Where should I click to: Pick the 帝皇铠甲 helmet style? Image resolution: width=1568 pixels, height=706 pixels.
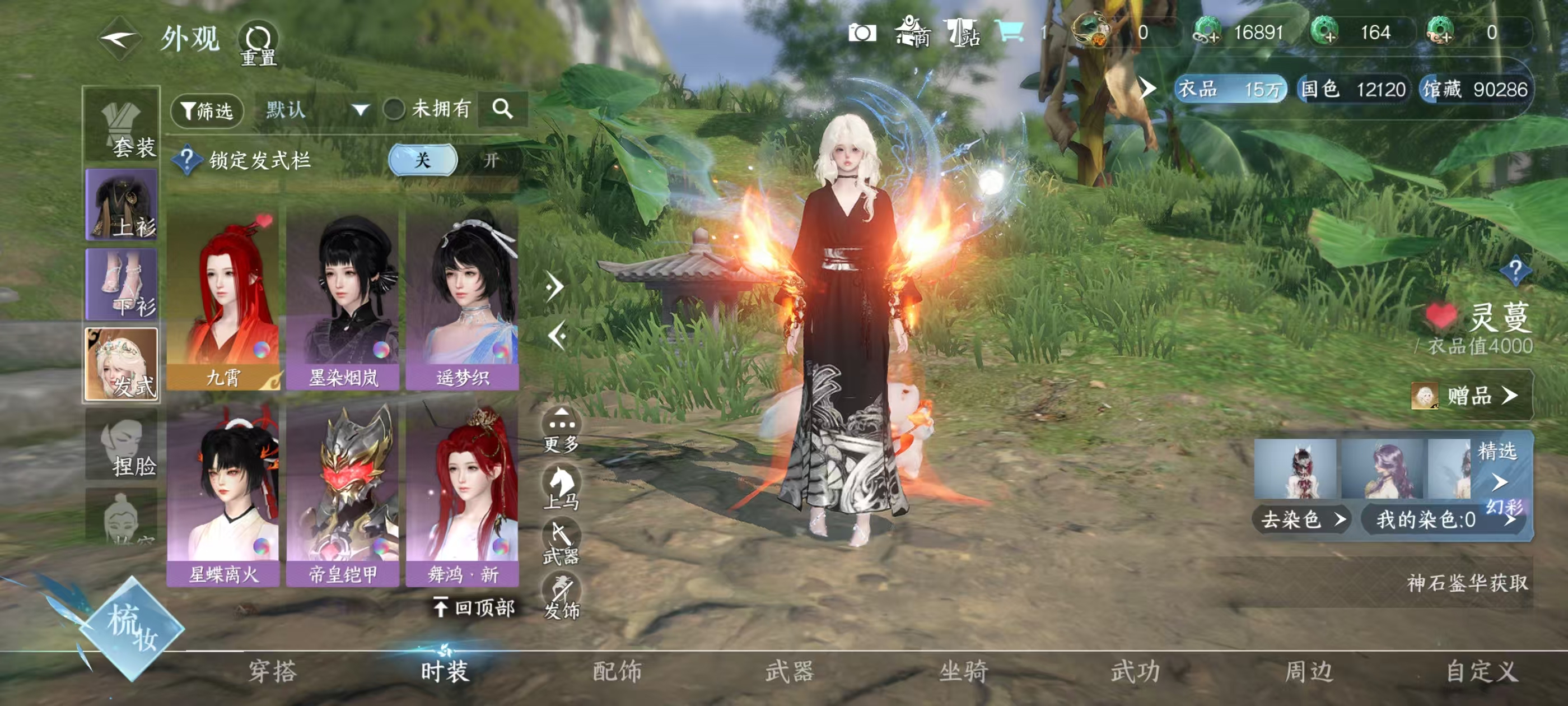pos(343,495)
